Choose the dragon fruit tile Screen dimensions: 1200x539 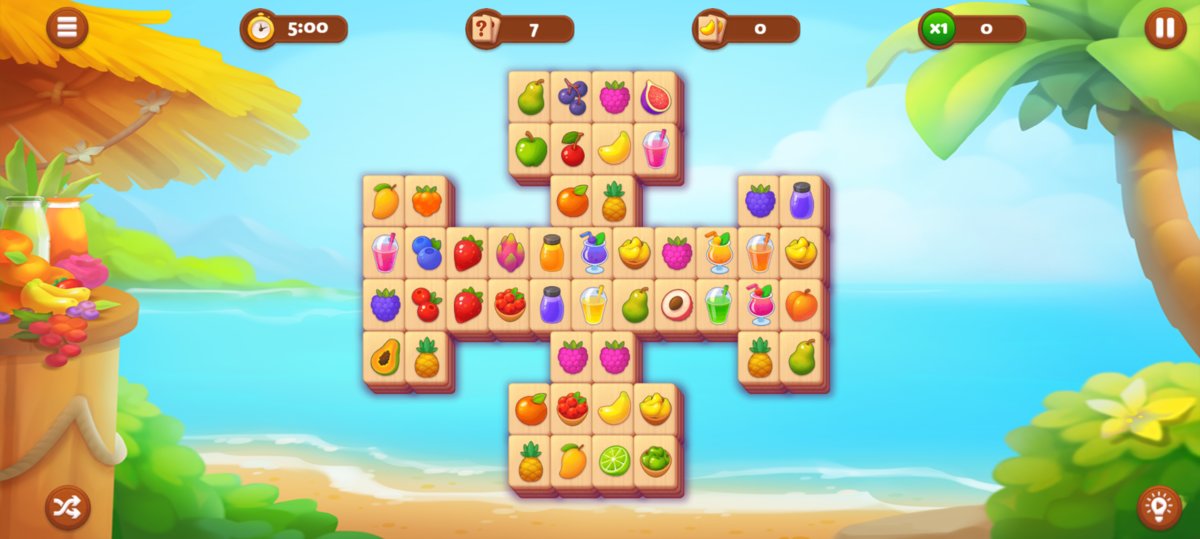509,253
